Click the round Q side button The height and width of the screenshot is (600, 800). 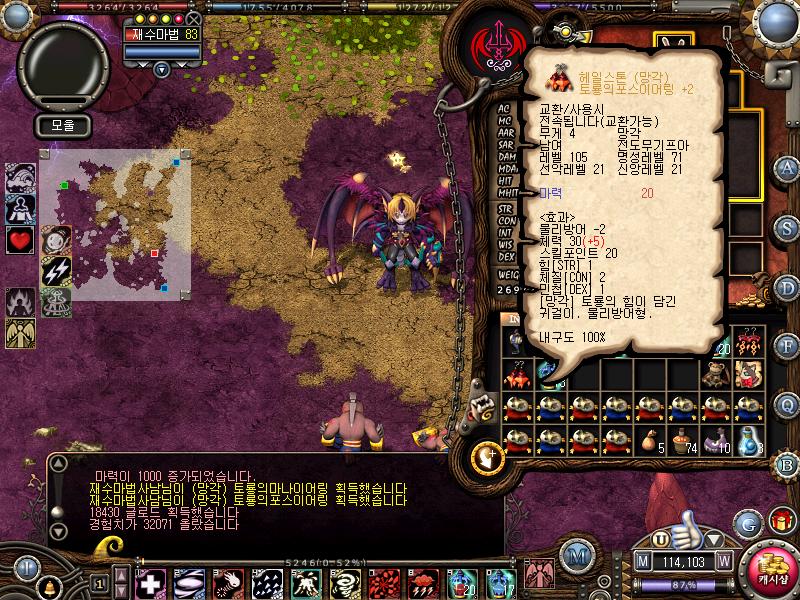(x=787, y=403)
